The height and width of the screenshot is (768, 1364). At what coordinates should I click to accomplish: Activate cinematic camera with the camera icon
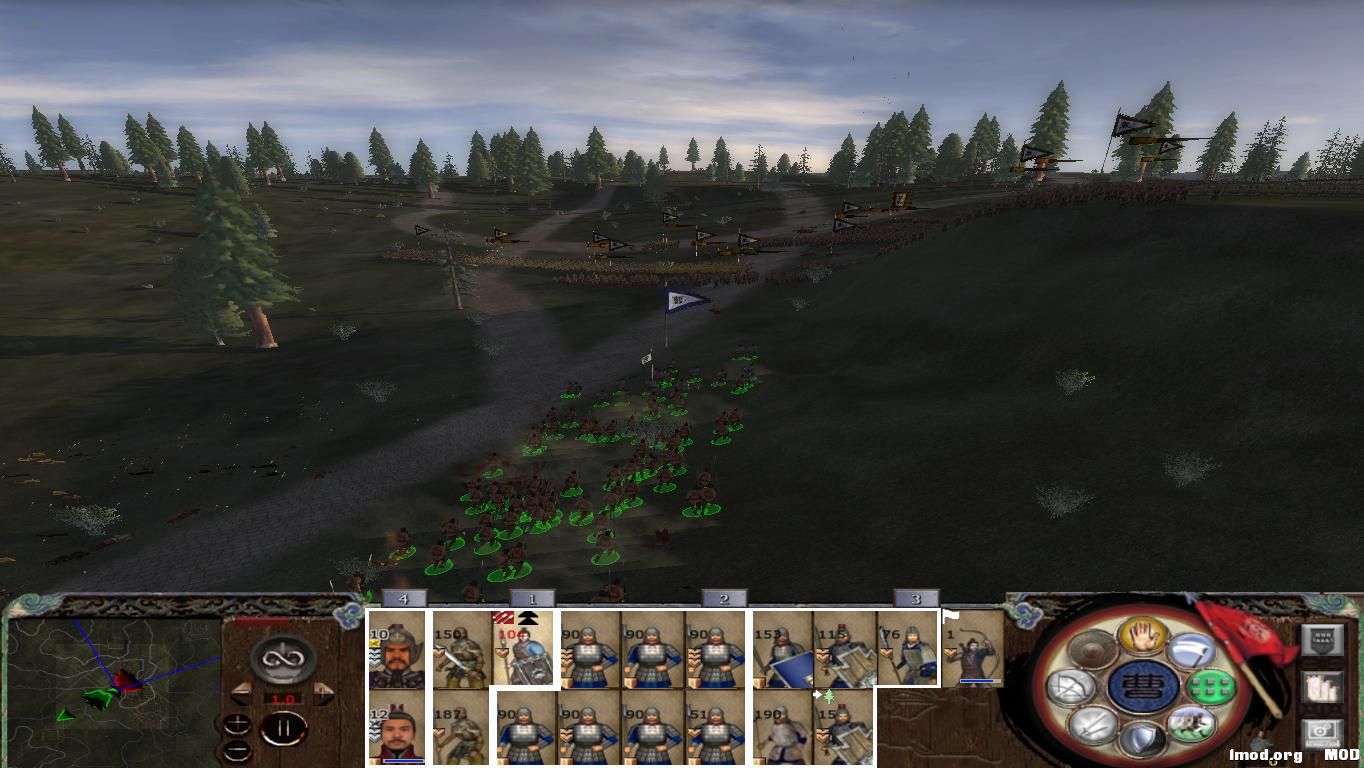click(1323, 730)
